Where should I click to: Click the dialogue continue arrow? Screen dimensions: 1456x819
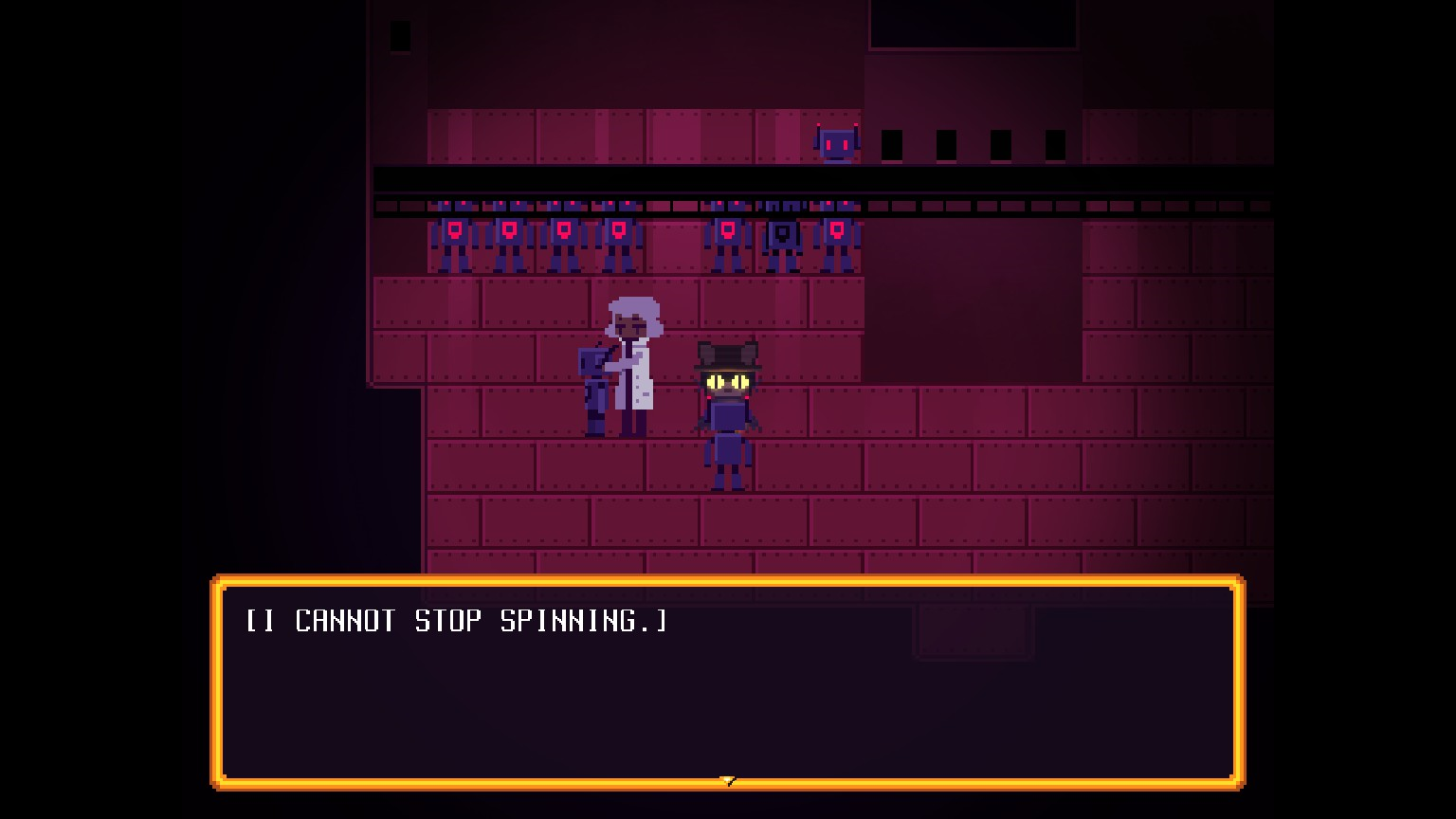(x=727, y=781)
